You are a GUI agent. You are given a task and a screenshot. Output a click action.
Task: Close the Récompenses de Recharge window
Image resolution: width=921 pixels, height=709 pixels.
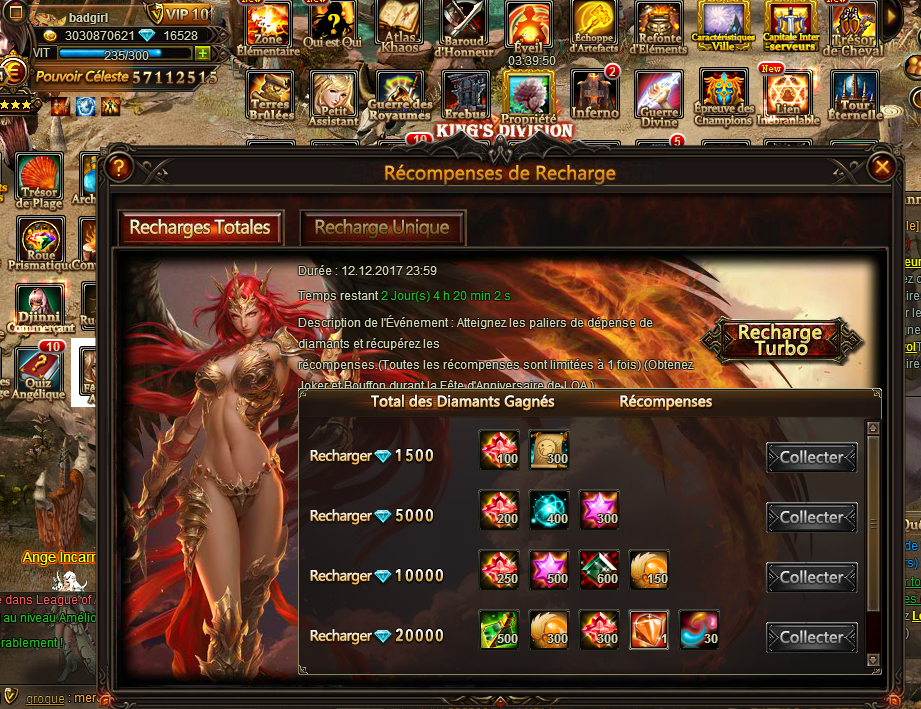click(881, 167)
